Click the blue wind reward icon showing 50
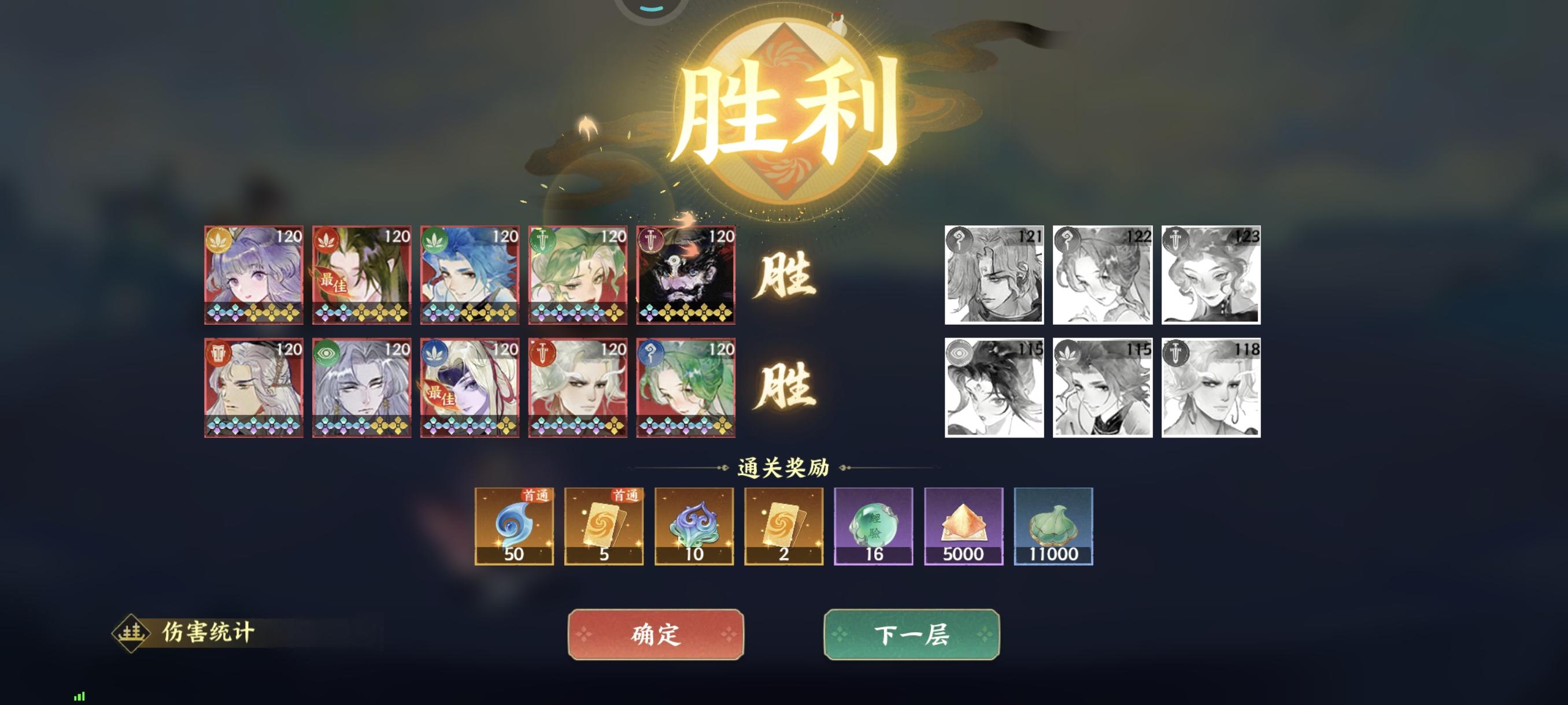 point(515,528)
